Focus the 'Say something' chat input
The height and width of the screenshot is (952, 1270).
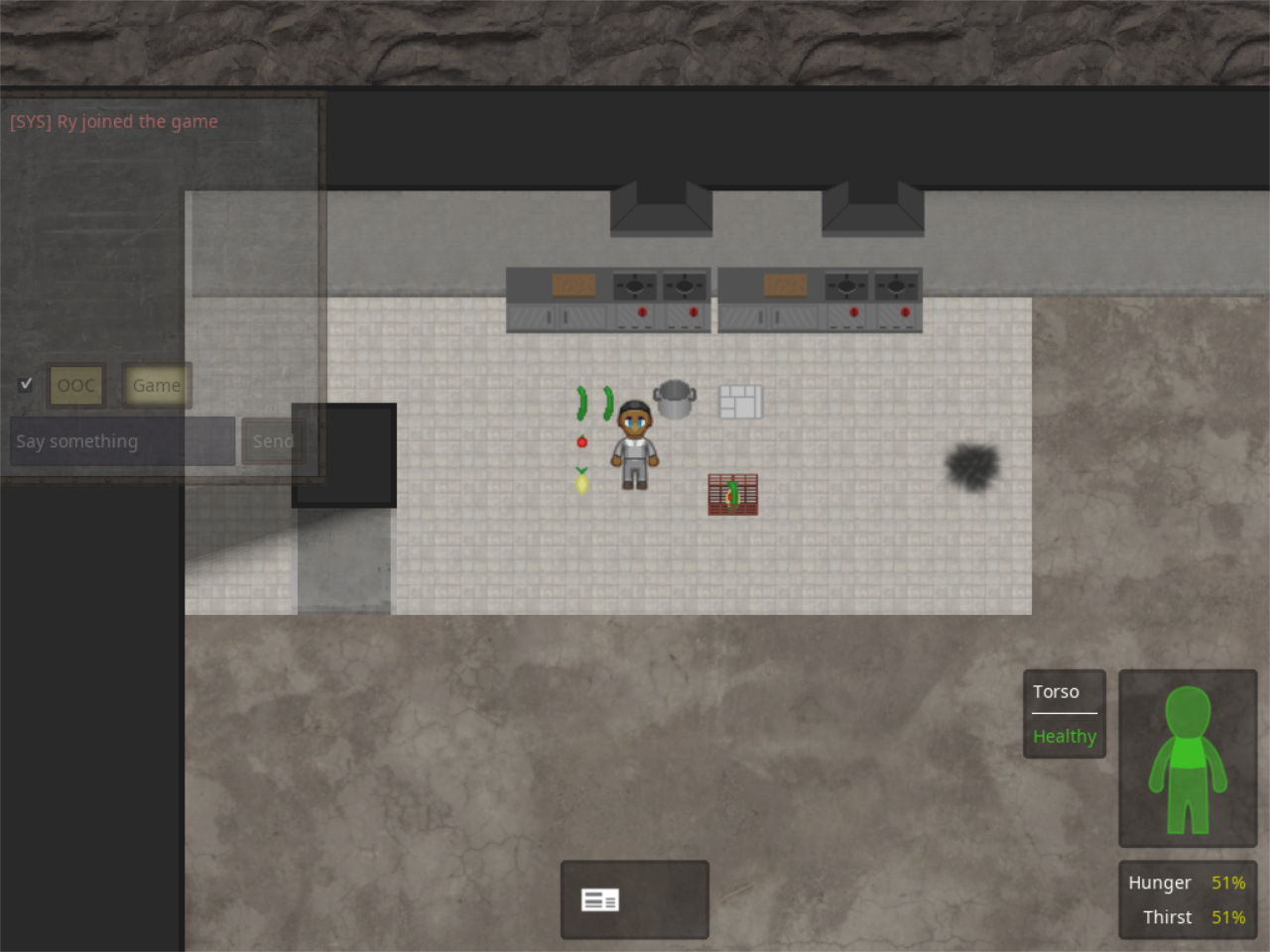(x=123, y=441)
